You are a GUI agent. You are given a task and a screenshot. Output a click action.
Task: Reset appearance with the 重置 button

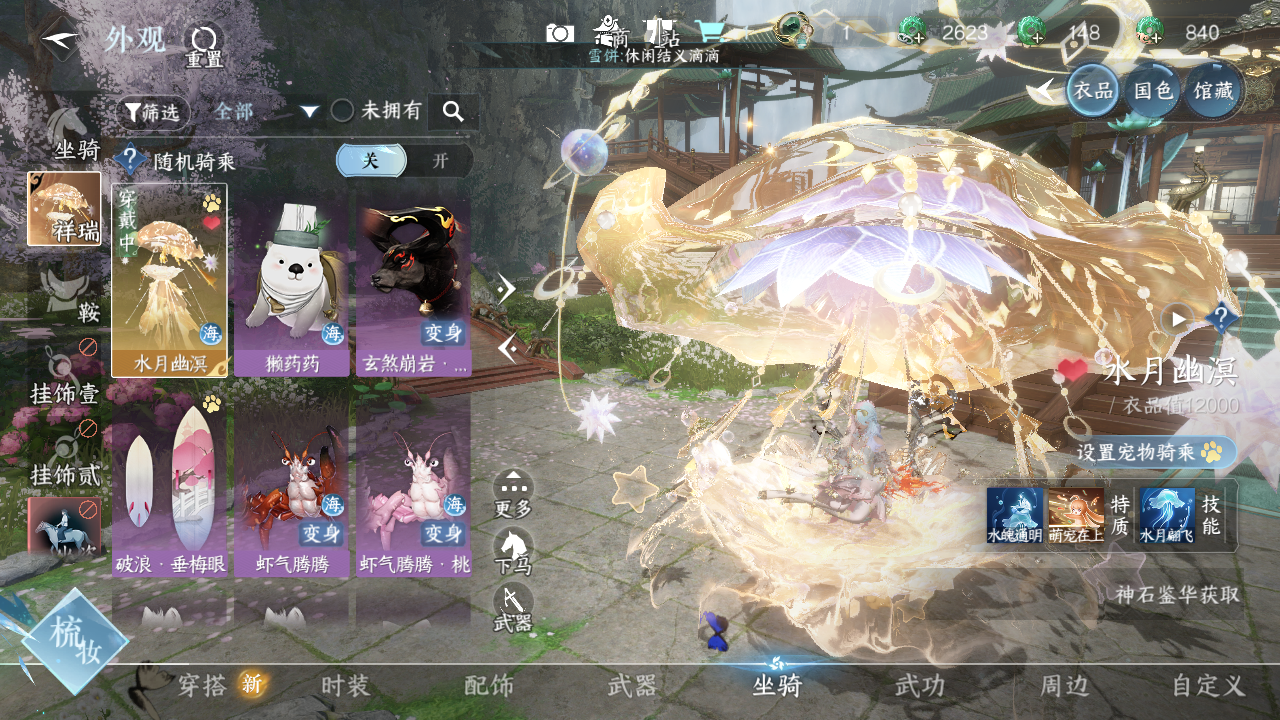point(204,45)
